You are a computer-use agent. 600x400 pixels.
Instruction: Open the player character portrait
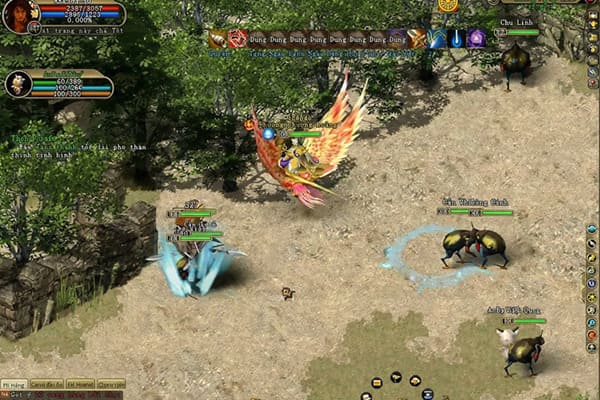(x=17, y=15)
